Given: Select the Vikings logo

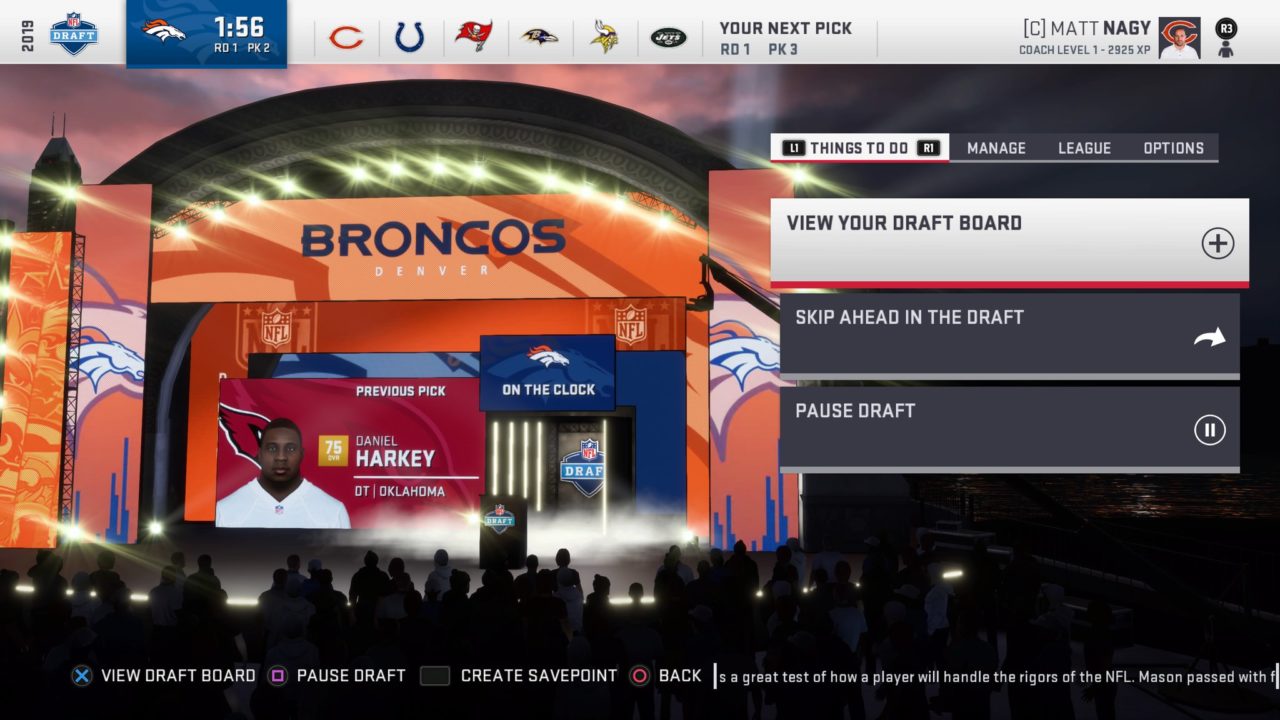Looking at the screenshot, I should pos(604,37).
